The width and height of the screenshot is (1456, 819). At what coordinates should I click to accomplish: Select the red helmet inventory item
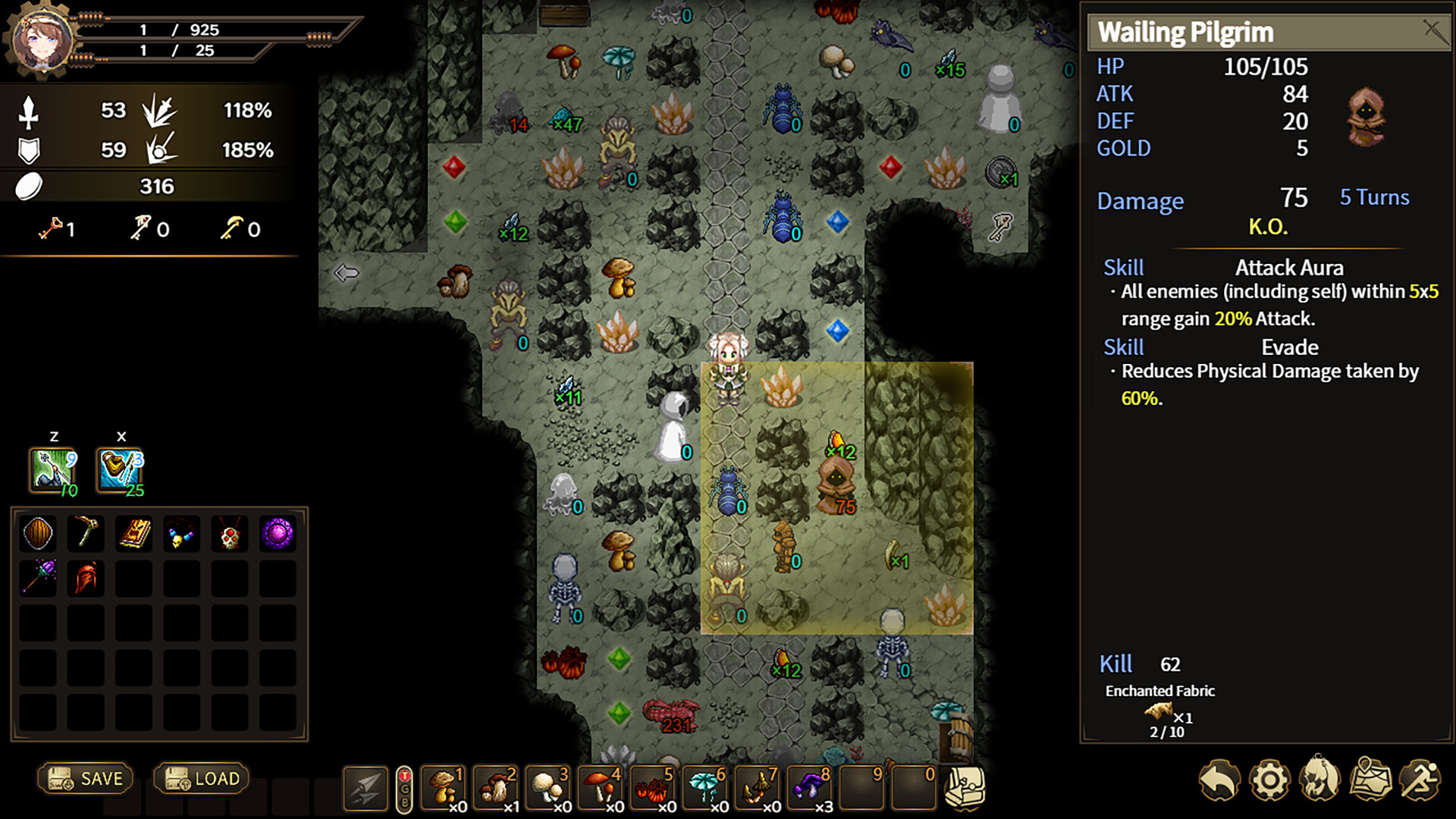[x=86, y=579]
